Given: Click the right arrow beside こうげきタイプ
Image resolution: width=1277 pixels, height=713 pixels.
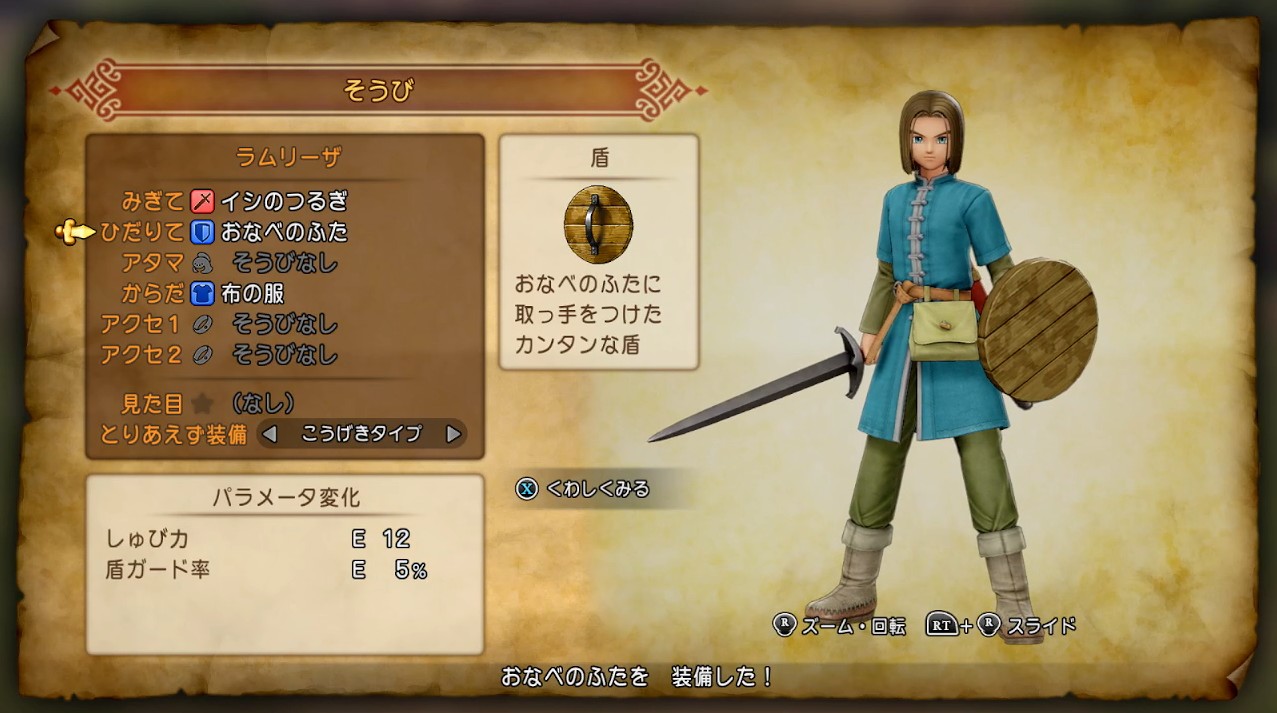Looking at the screenshot, I should click(x=453, y=434).
